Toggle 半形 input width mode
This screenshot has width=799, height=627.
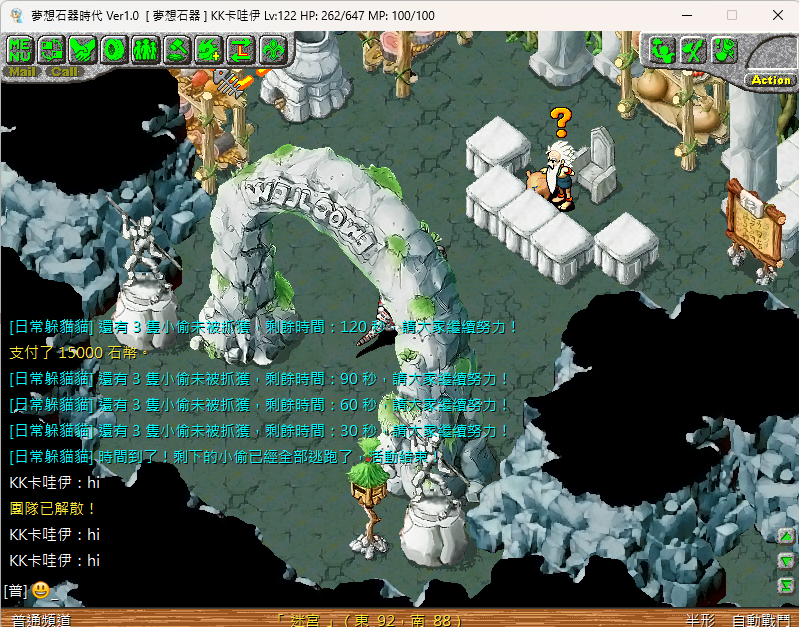[x=700, y=620]
